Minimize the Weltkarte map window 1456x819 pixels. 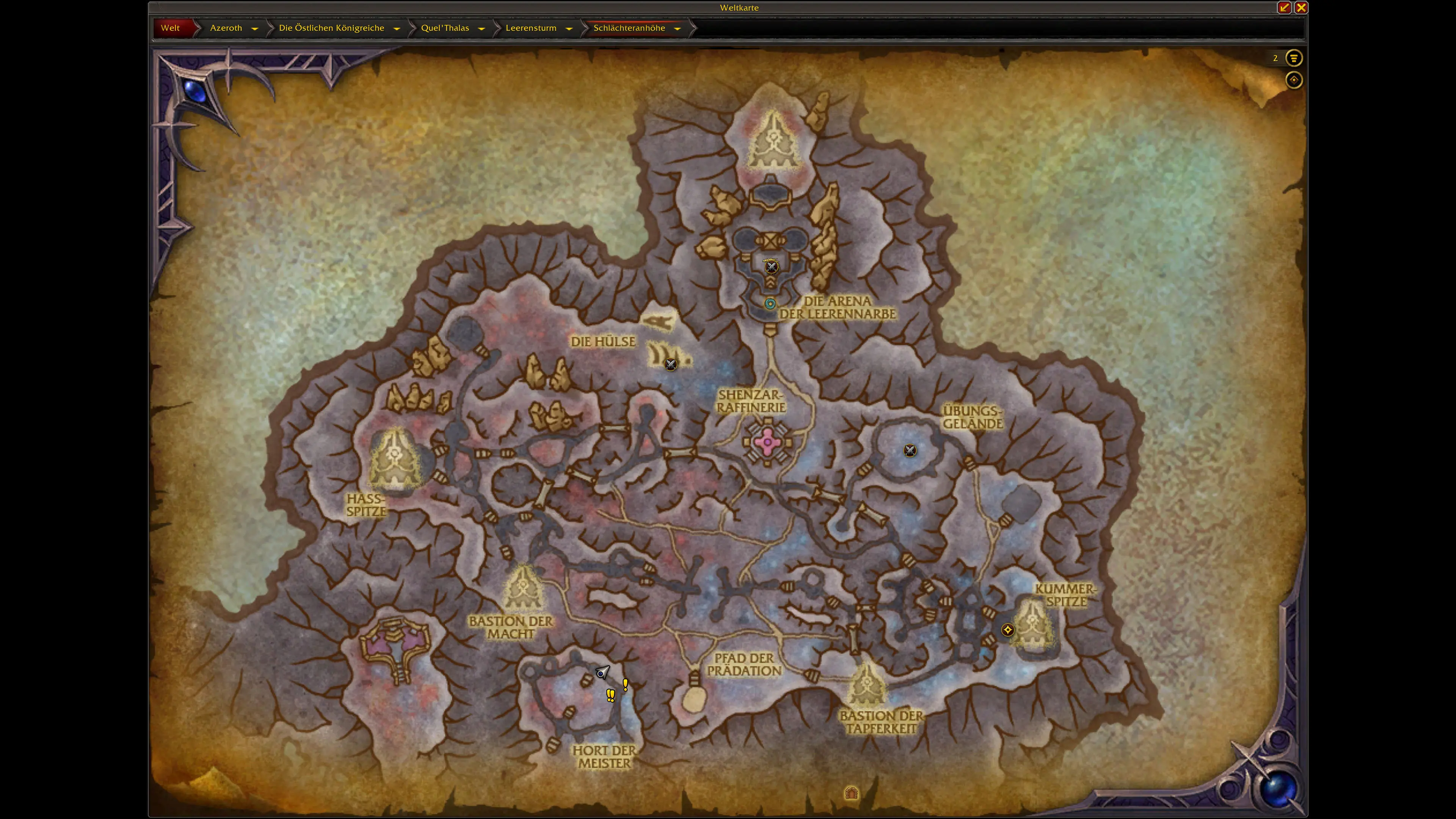1284,7
